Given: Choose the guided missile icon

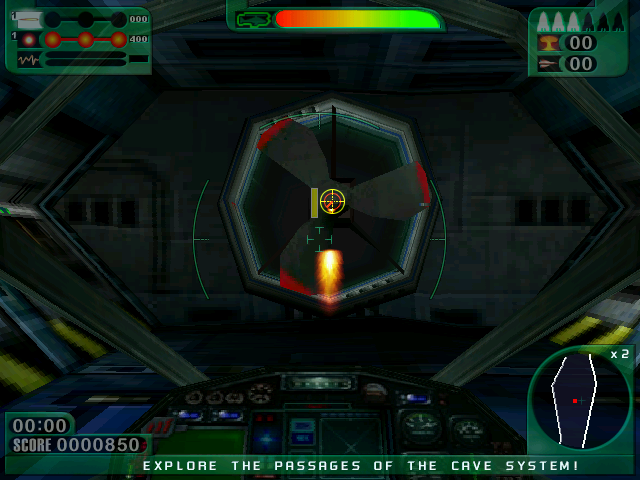Looking at the screenshot, I should [548, 64].
